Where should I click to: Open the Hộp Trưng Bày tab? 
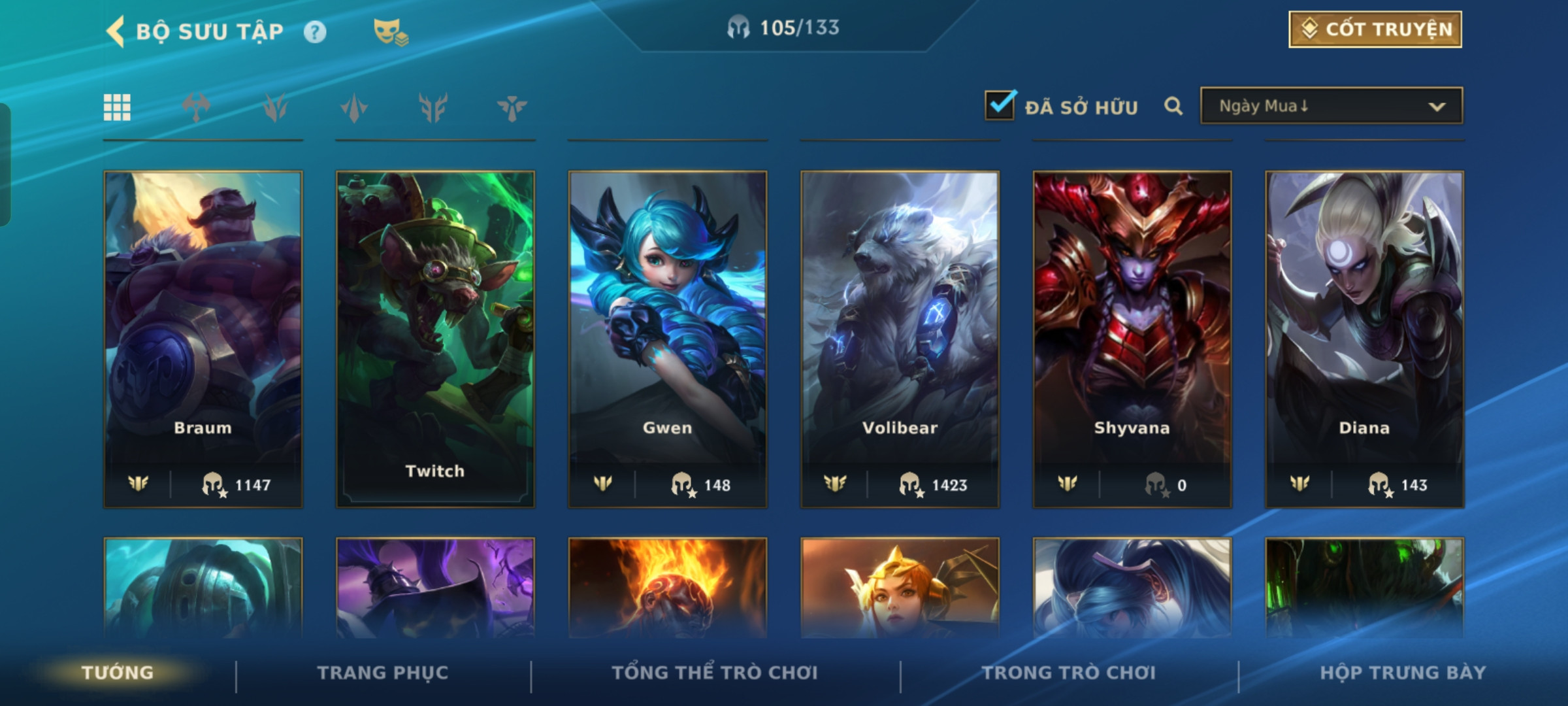click(x=1403, y=673)
